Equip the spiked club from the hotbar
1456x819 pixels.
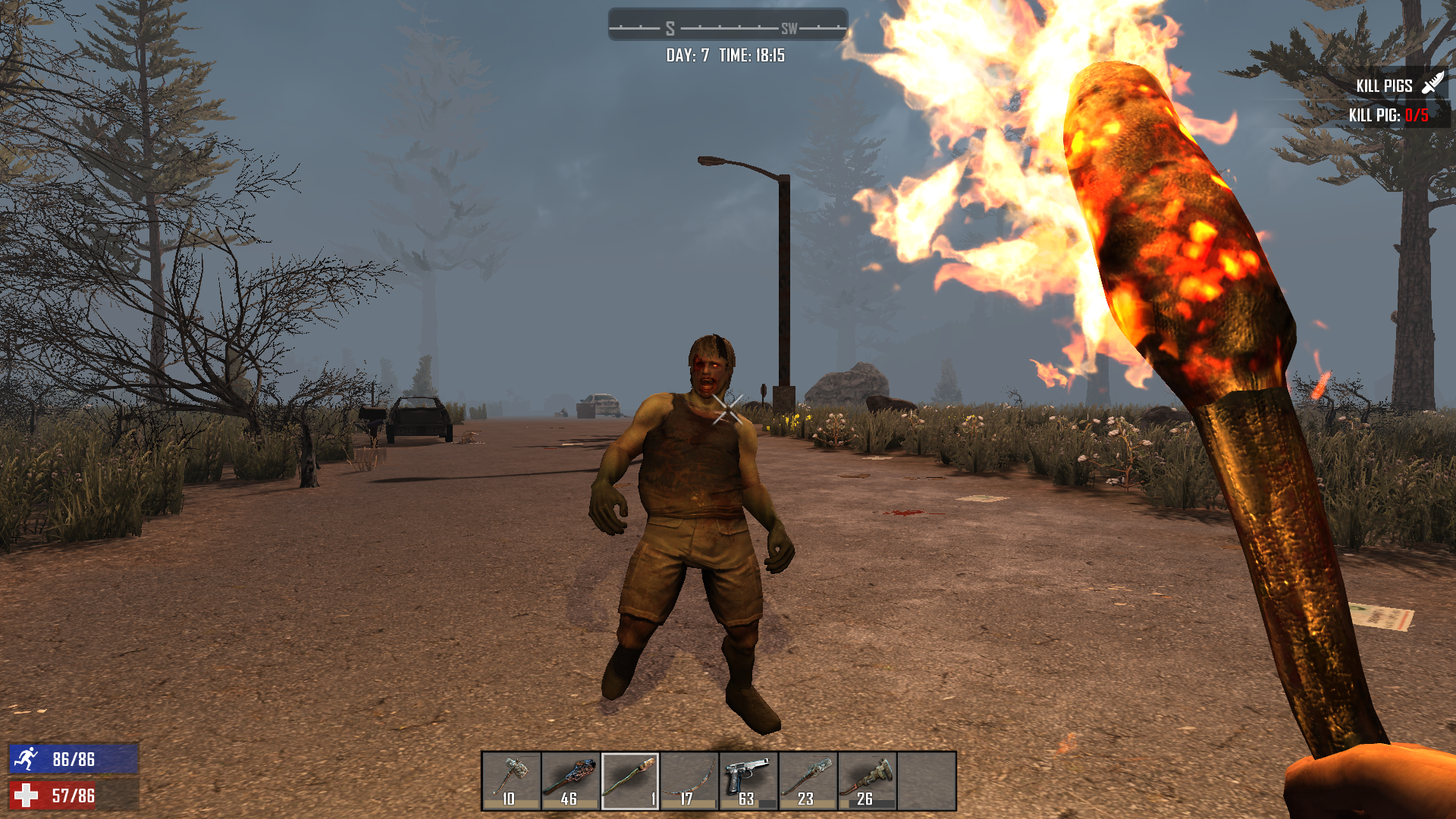tap(570, 781)
